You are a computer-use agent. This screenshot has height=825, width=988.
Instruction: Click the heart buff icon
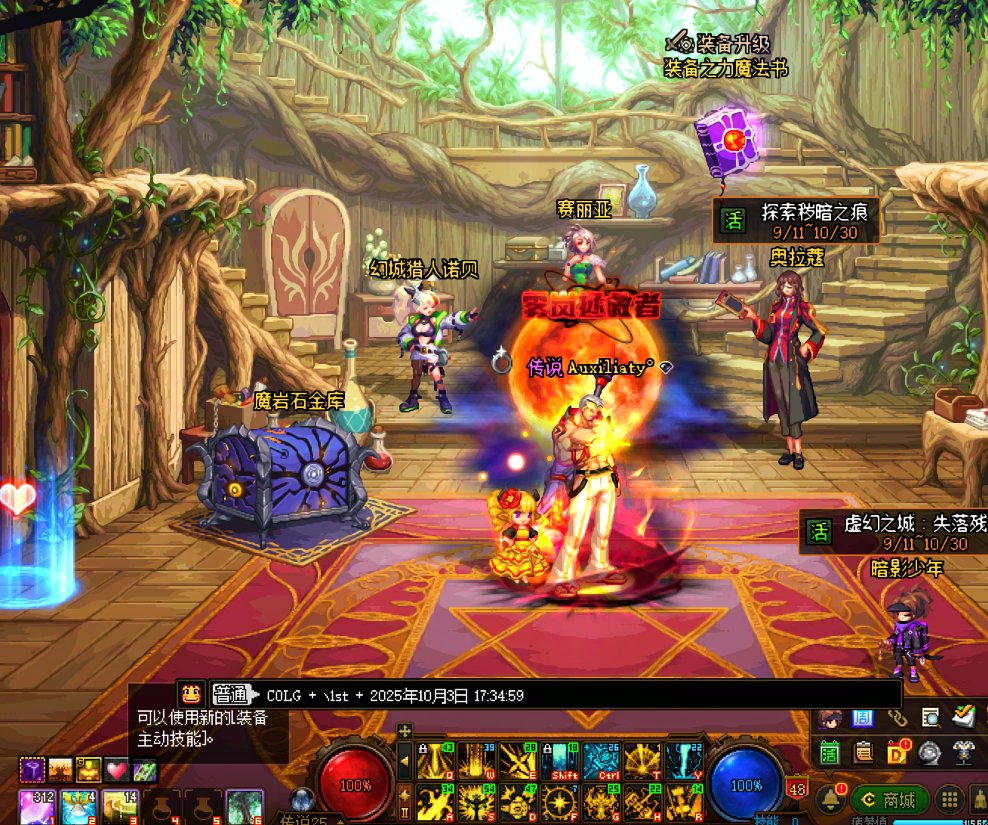(x=118, y=770)
